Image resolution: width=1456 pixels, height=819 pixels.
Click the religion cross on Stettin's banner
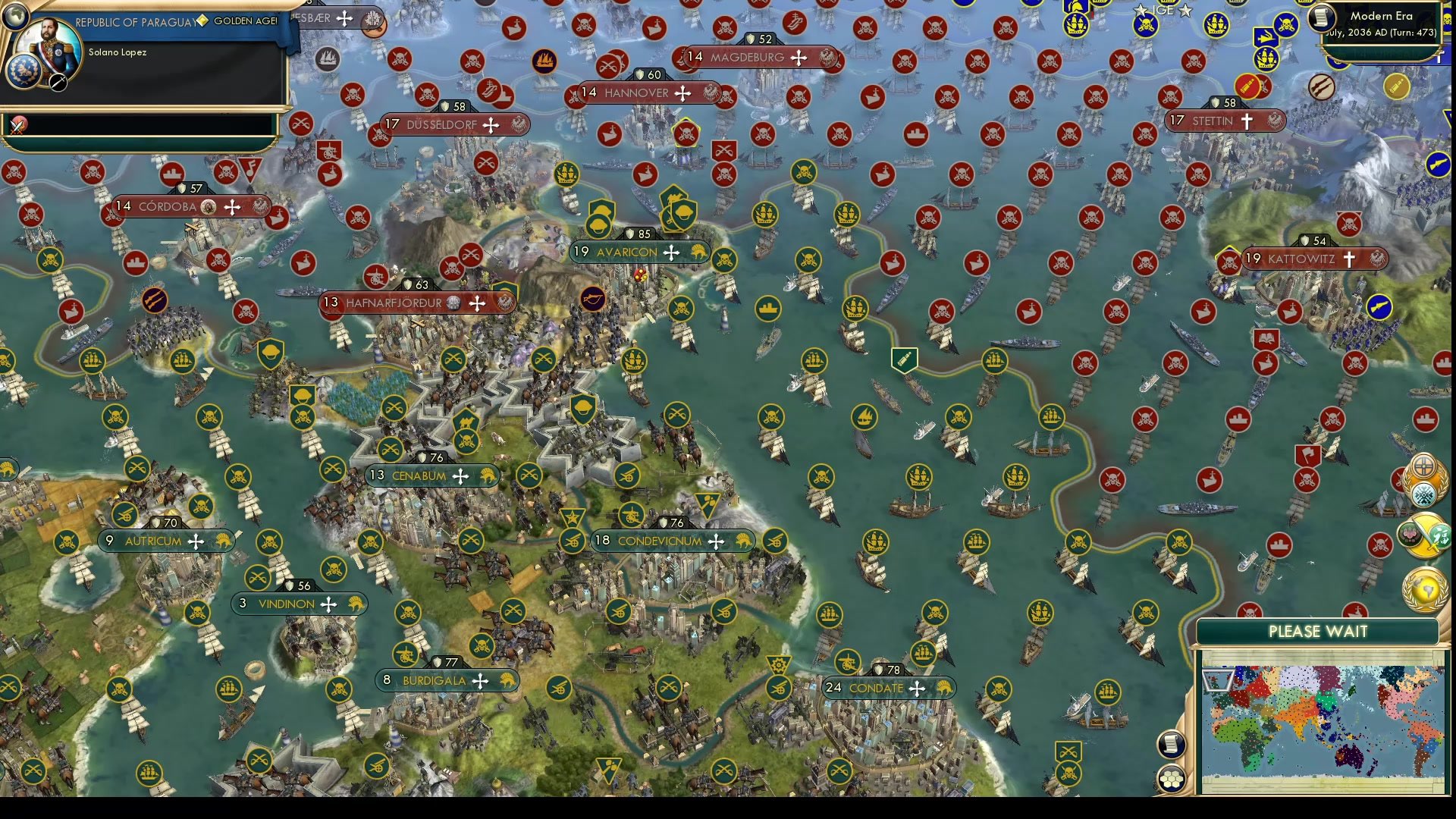[x=1247, y=121]
